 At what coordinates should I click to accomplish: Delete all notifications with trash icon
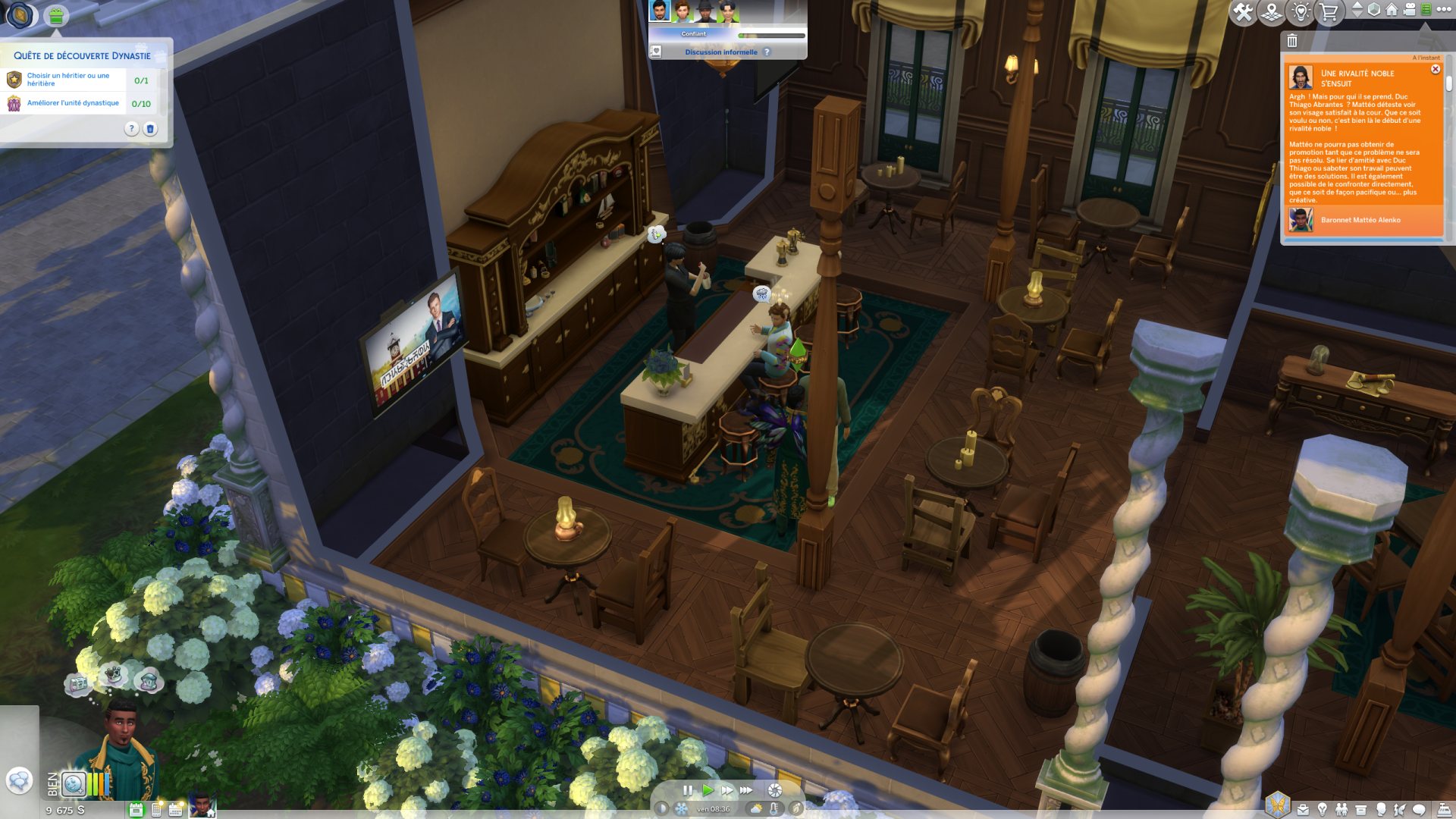tap(1292, 41)
